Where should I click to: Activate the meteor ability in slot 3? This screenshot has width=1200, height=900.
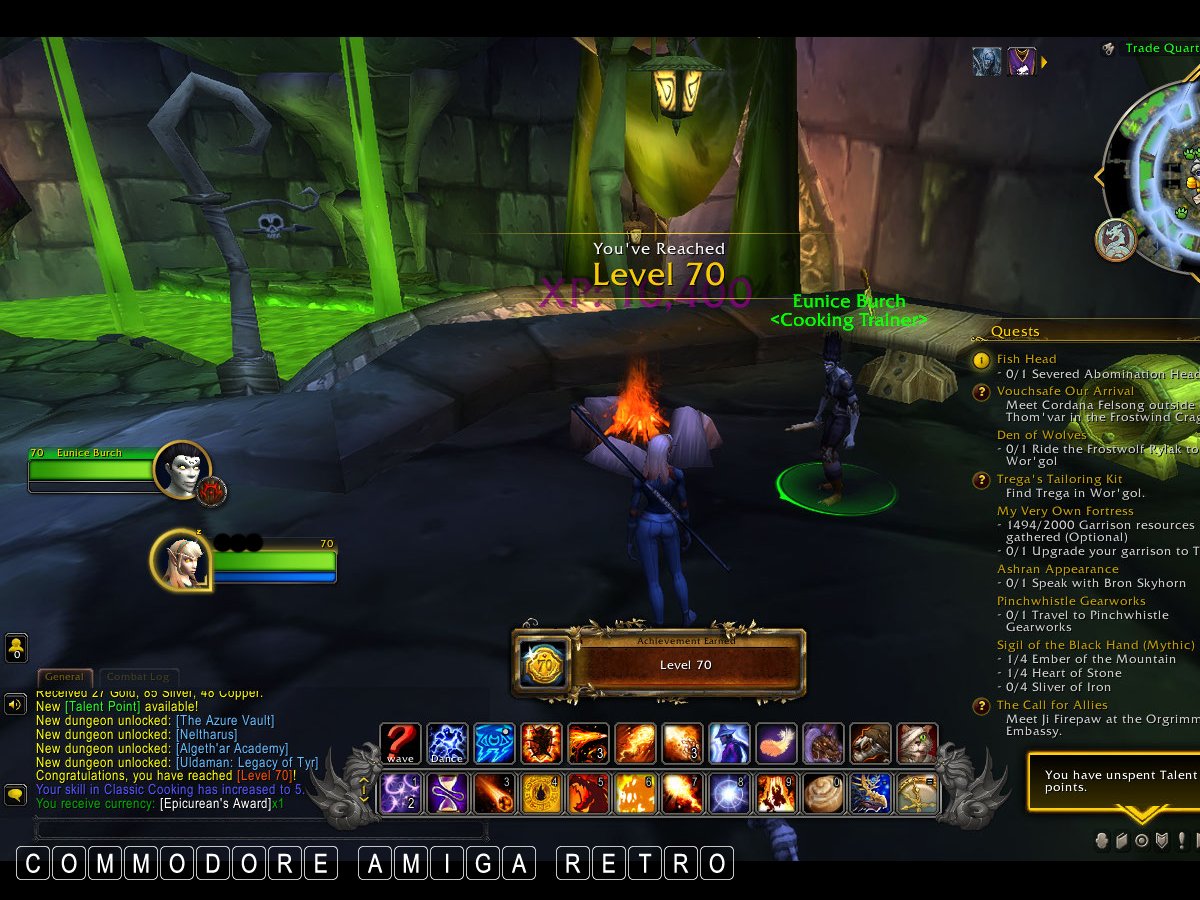click(x=494, y=794)
